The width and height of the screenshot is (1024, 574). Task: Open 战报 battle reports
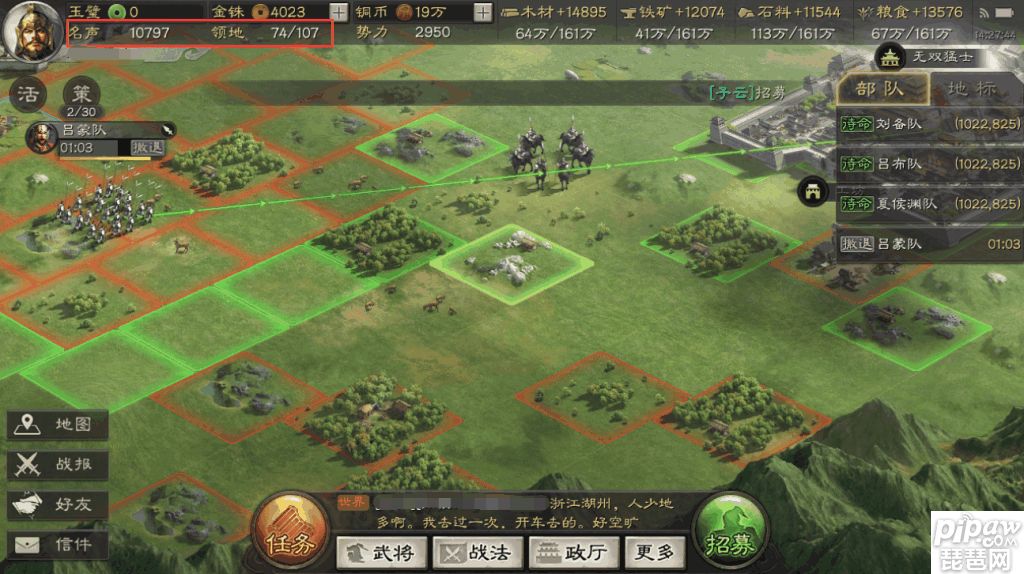tap(58, 465)
